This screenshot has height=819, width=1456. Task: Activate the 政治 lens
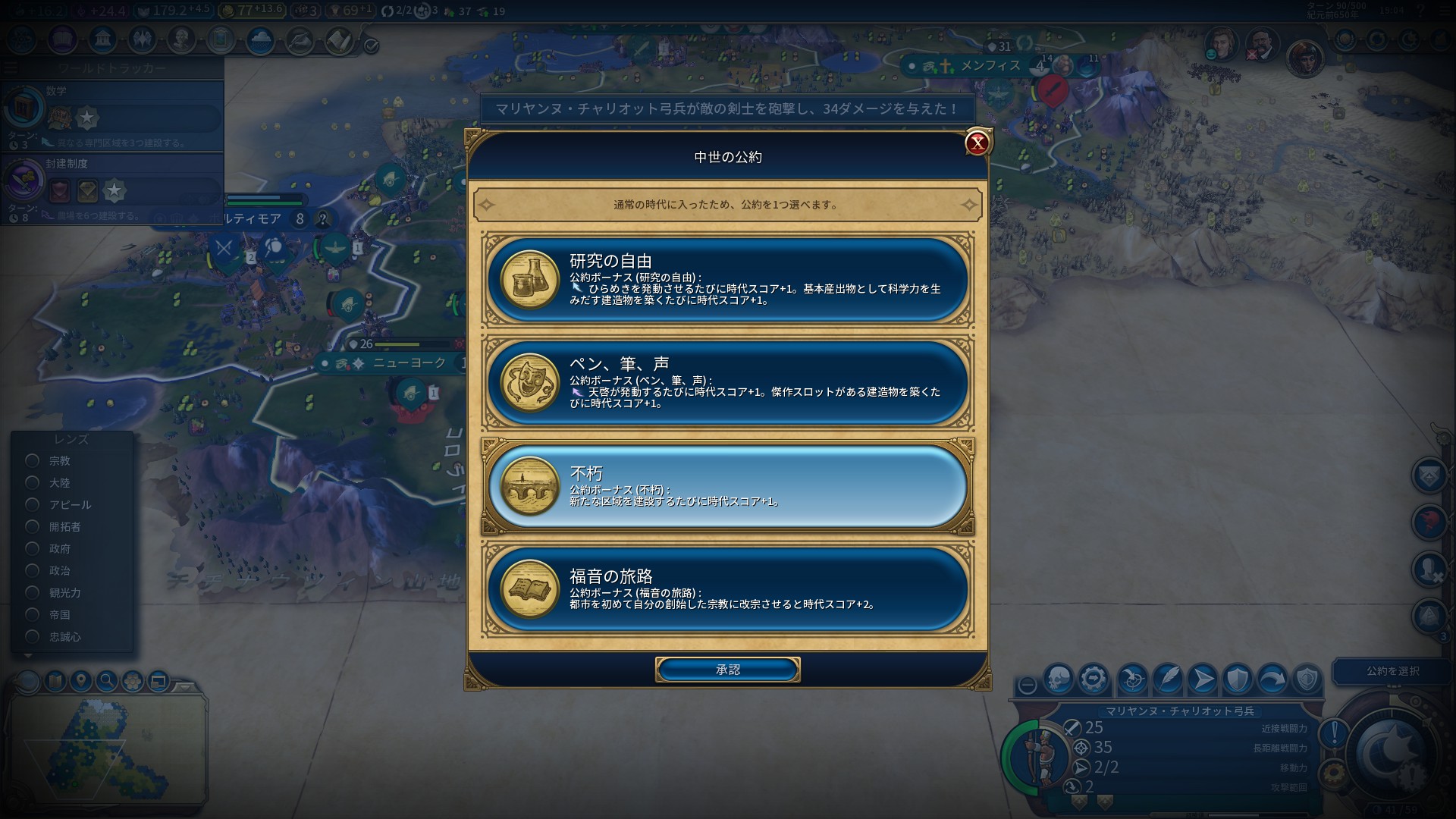click(33, 570)
